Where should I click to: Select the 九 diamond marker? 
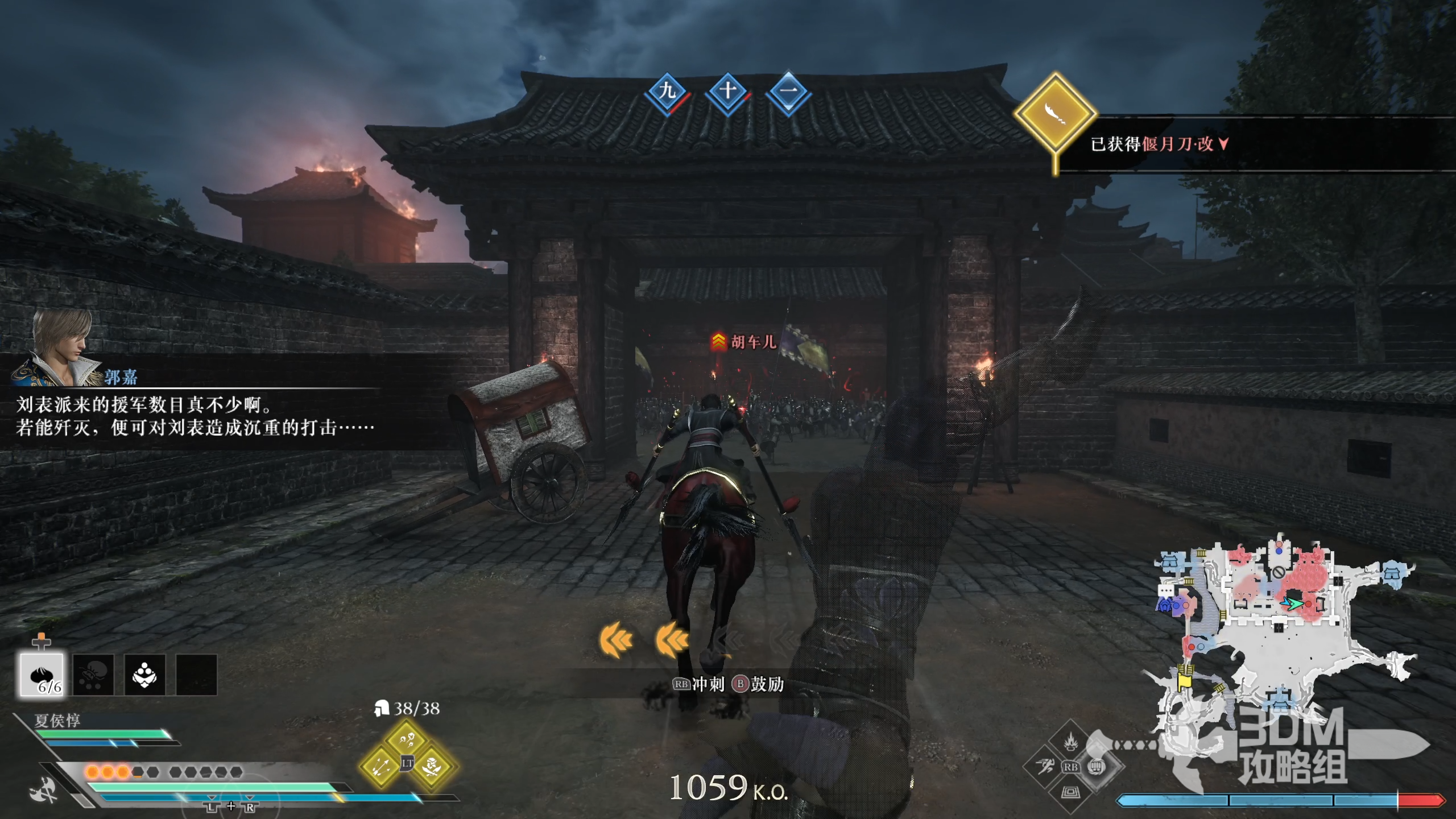(667, 91)
